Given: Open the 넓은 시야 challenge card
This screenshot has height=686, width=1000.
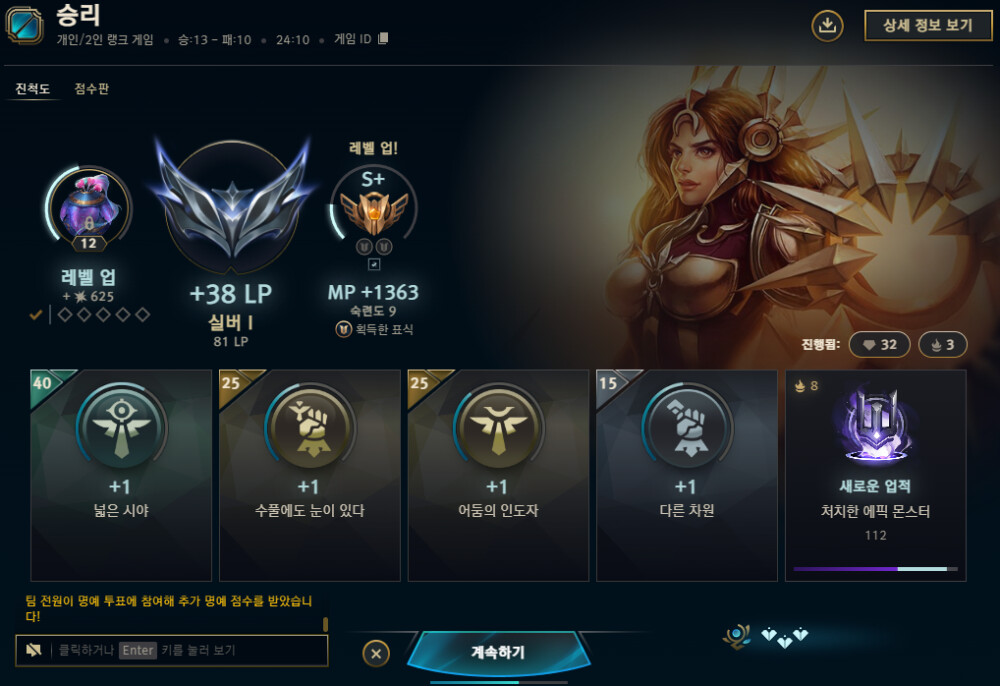Looking at the screenshot, I should 121,475.
